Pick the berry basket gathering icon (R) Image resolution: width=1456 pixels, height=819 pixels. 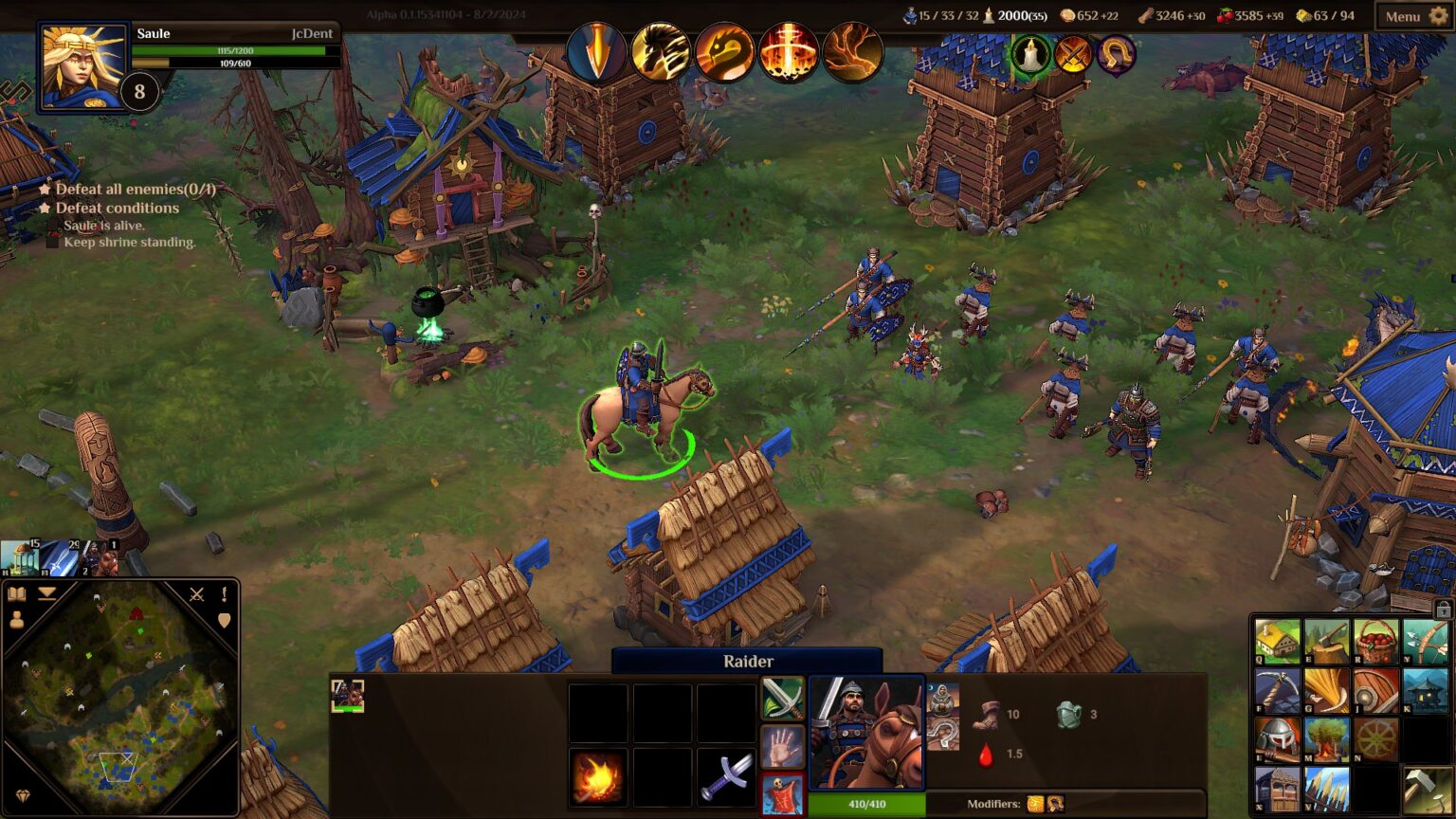point(1375,641)
